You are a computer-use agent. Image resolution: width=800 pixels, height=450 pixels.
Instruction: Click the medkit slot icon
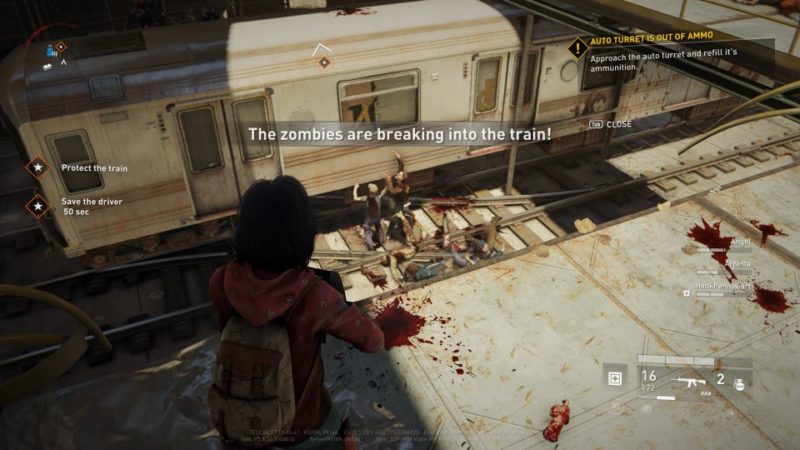pyautogui.click(x=615, y=378)
